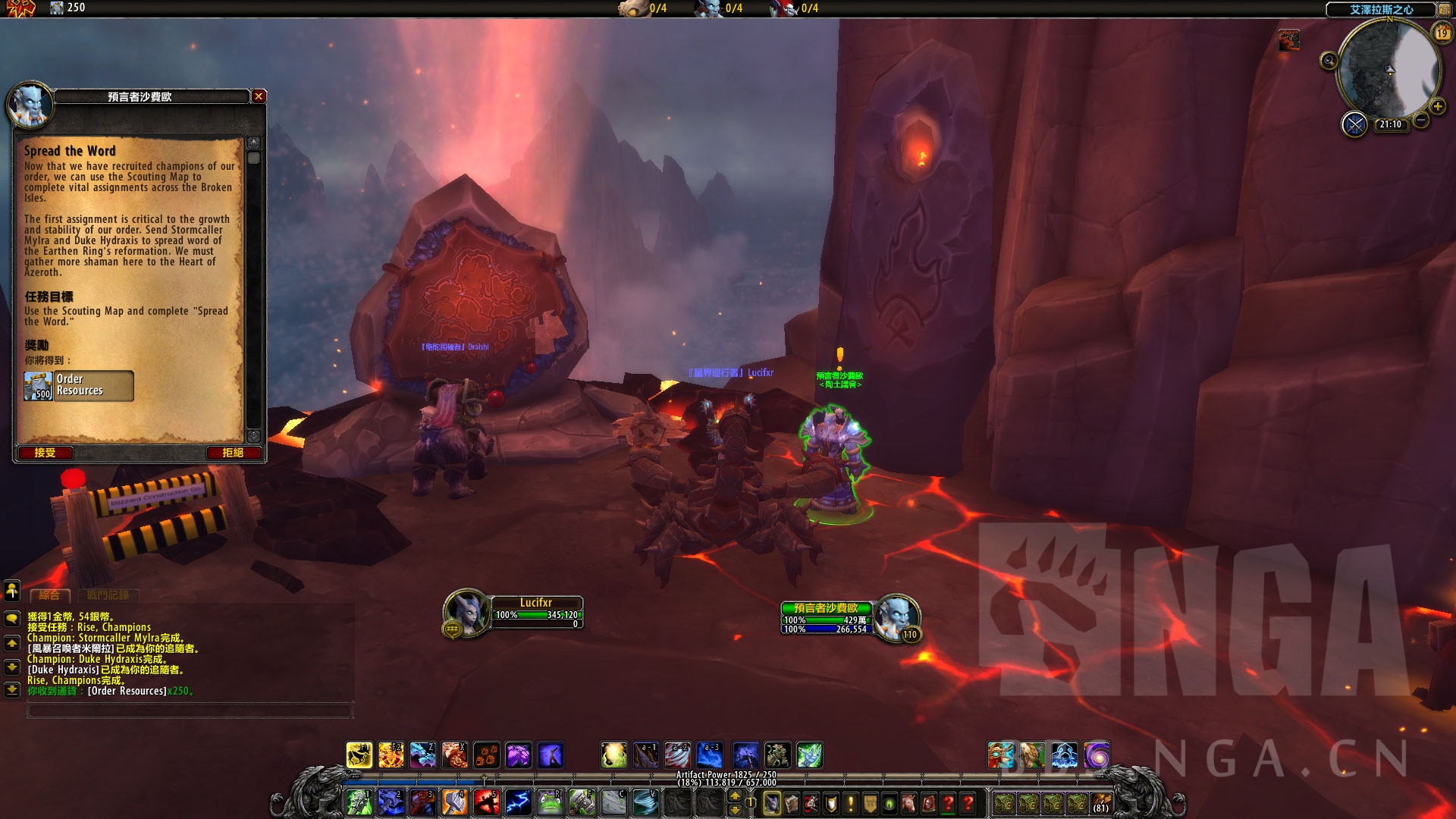
Task: Open the backpack bag slot showing 81
Action: [x=1101, y=802]
